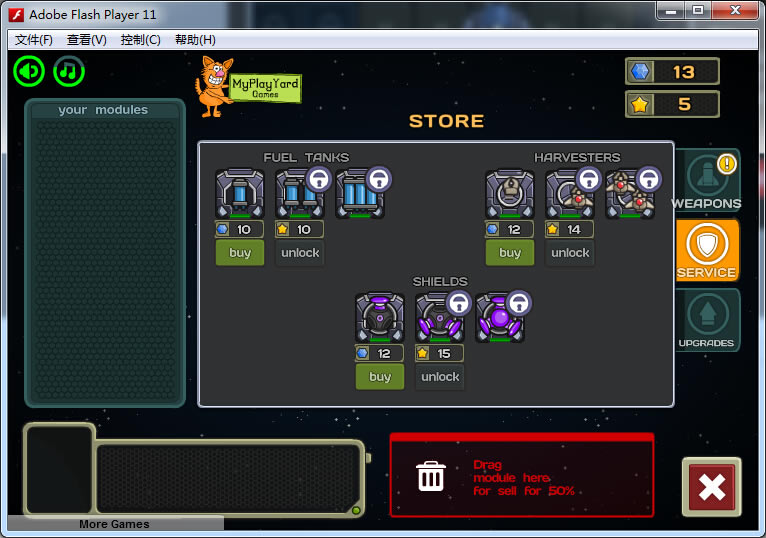Click the trash can sell area
The width and height of the screenshot is (766, 538).
pyautogui.click(x=431, y=477)
